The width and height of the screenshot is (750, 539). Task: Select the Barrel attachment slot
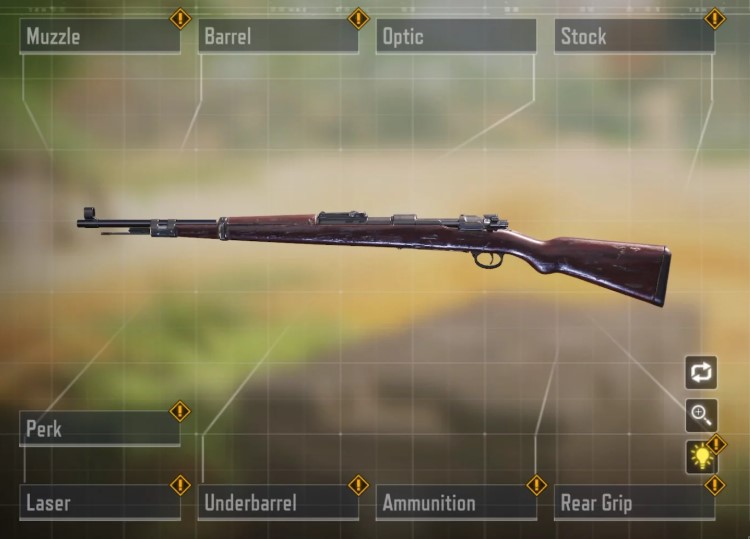[x=277, y=37]
